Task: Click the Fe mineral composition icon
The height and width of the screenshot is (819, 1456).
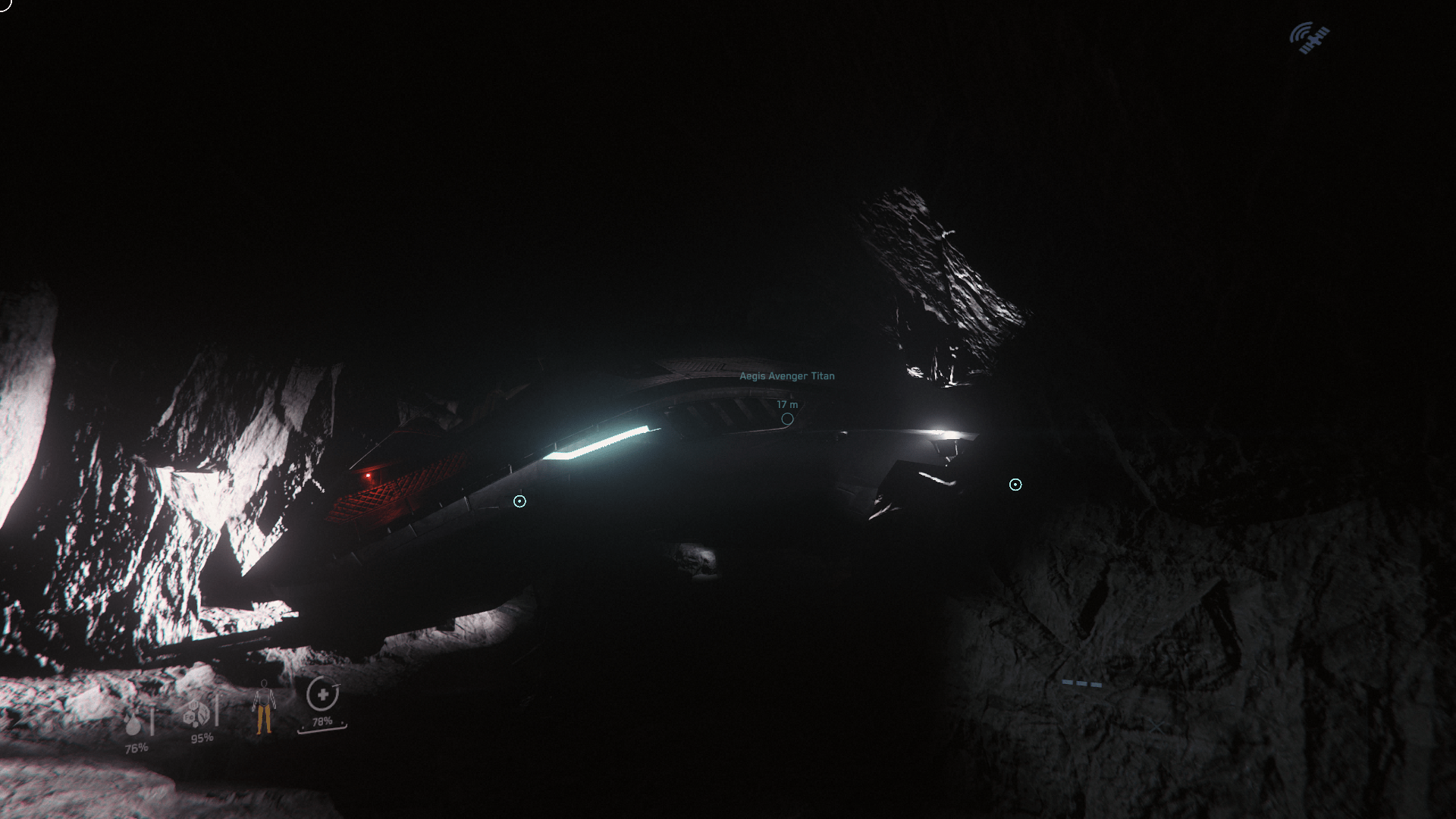Action: [x=188, y=717]
